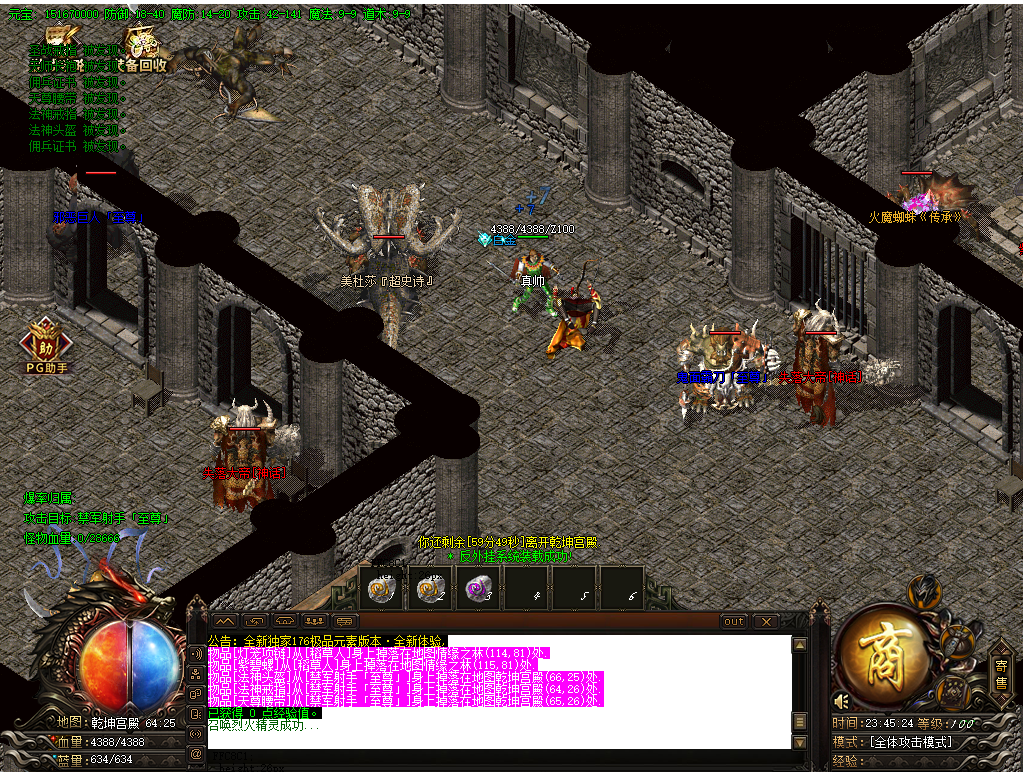Select hotbar slot 2 scroll item
This screenshot has width=1023, height=772.
point(431,587)
